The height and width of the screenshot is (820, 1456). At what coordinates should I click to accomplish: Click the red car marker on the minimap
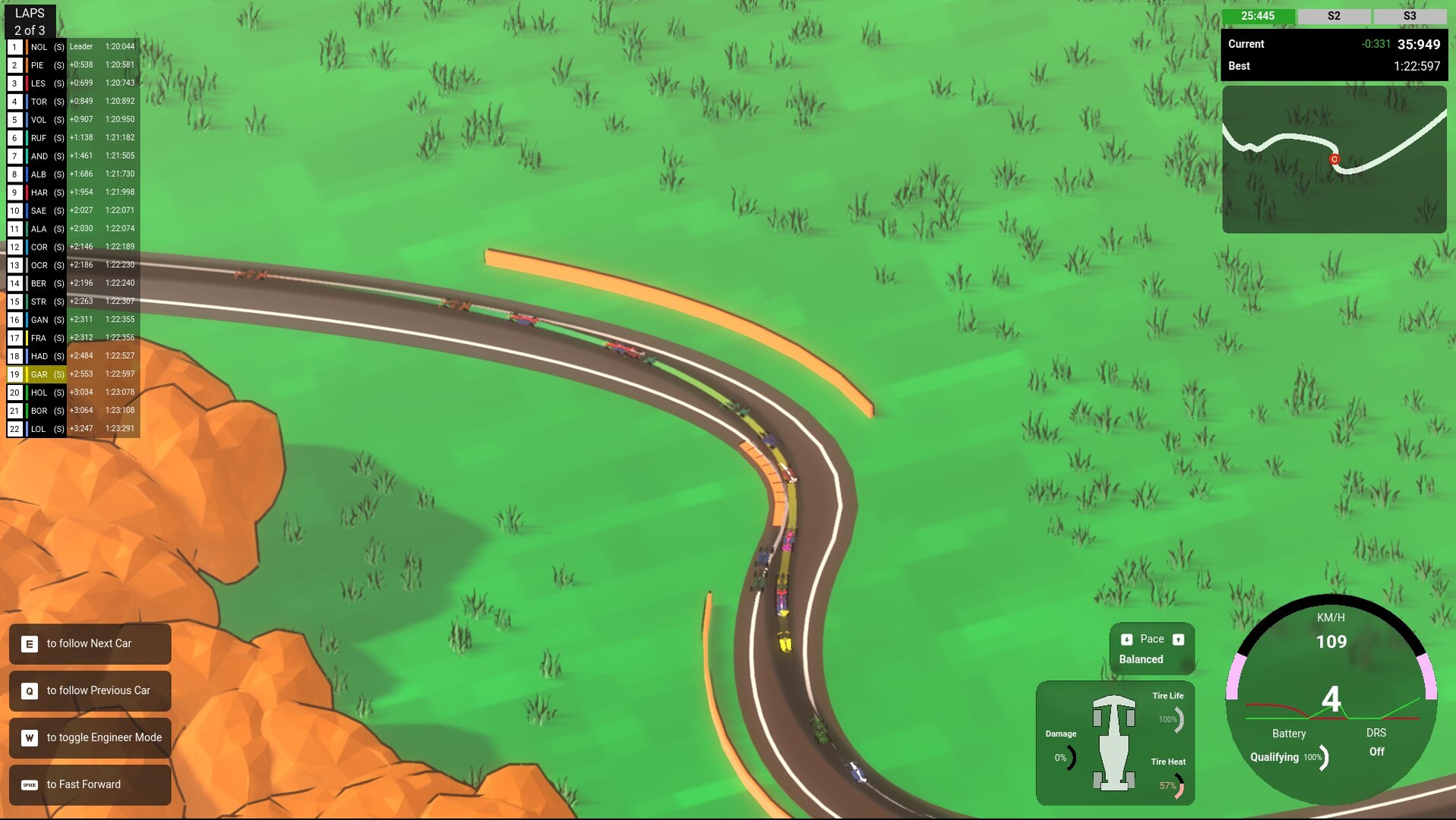point(1334,159)
